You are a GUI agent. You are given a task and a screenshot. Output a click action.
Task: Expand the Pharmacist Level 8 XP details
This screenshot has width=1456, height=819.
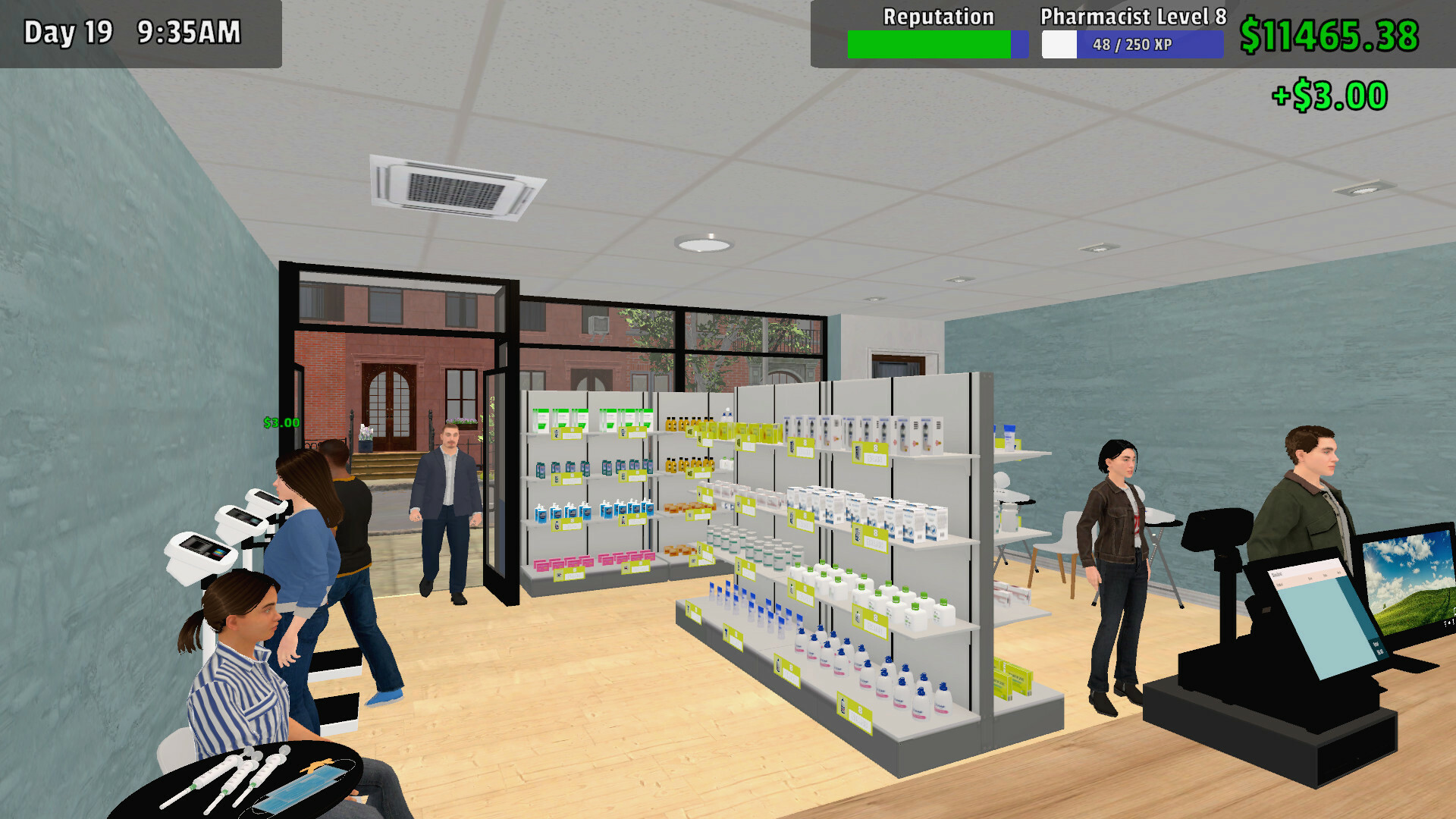[1131, 44]
